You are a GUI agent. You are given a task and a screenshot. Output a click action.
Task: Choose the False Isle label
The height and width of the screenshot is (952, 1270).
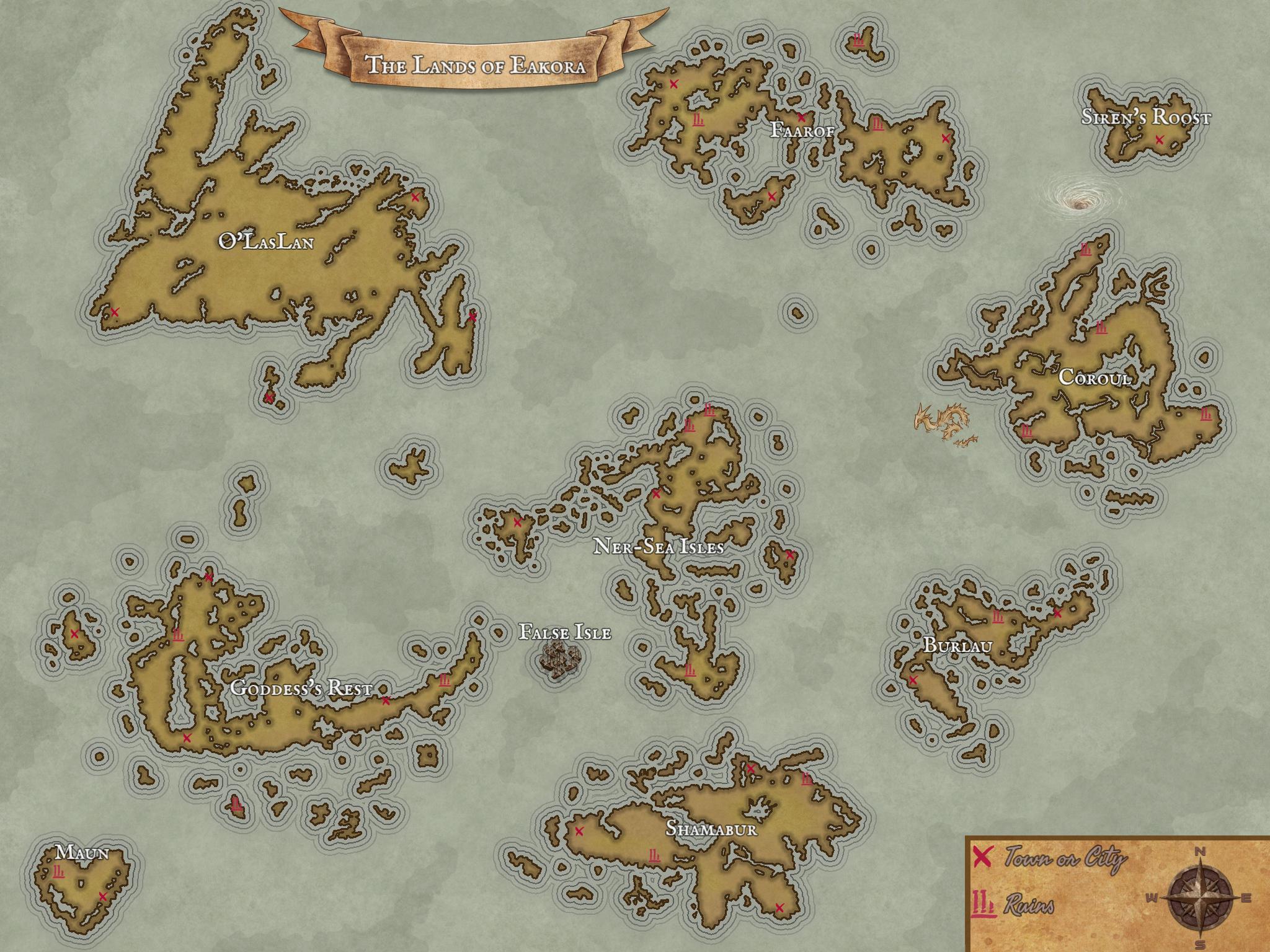[x=565, y=632]
